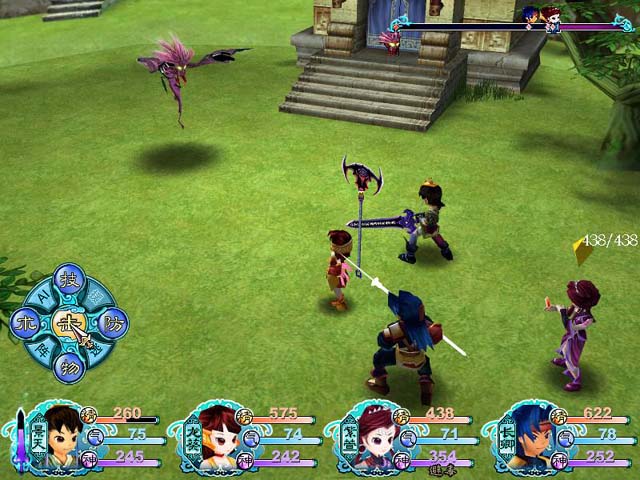Pick the 防 defend command orb

tap(112, 323)
